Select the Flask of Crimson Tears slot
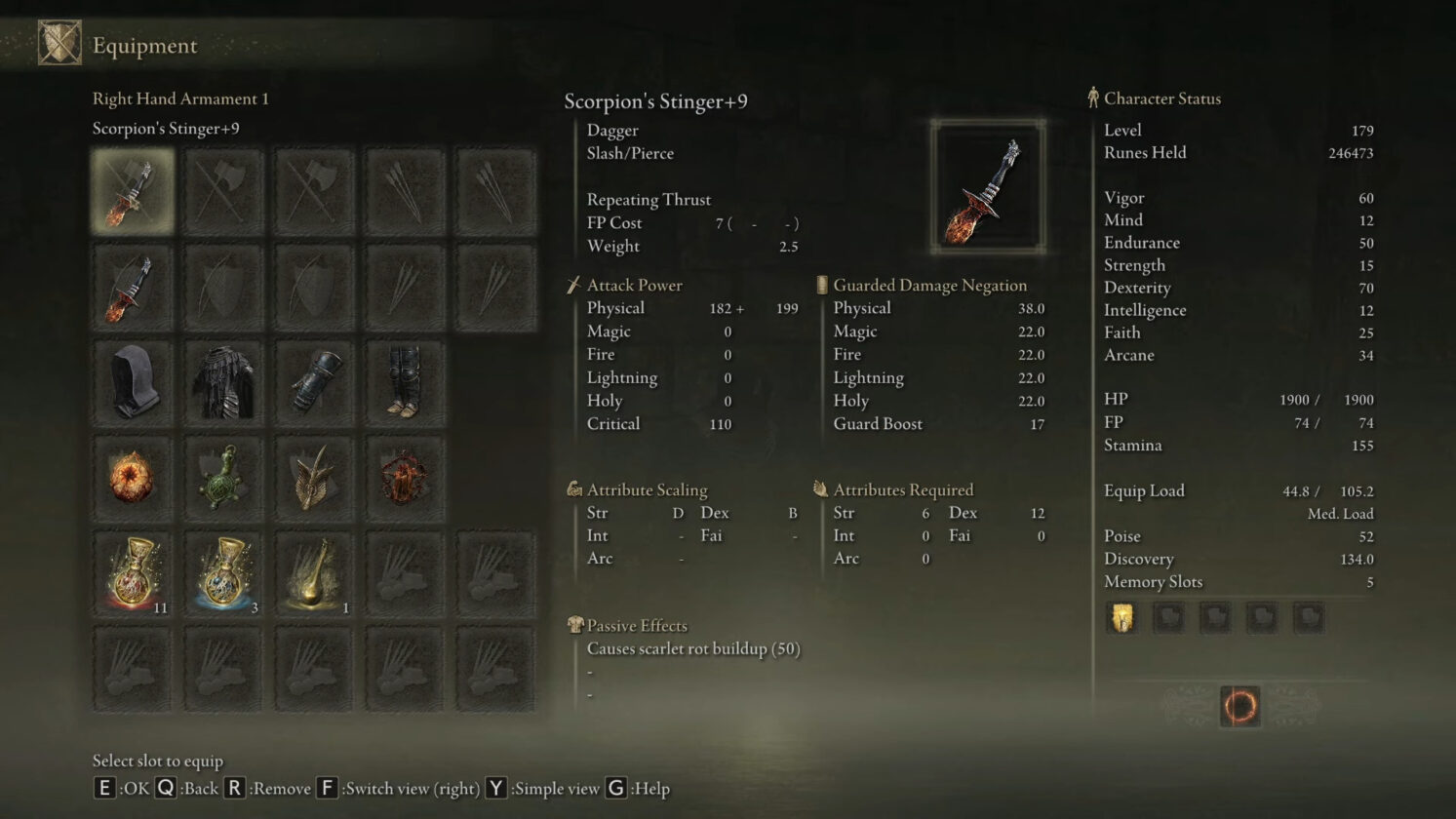The width and height of the screenshot is (1456, 819). click(132, 574)
